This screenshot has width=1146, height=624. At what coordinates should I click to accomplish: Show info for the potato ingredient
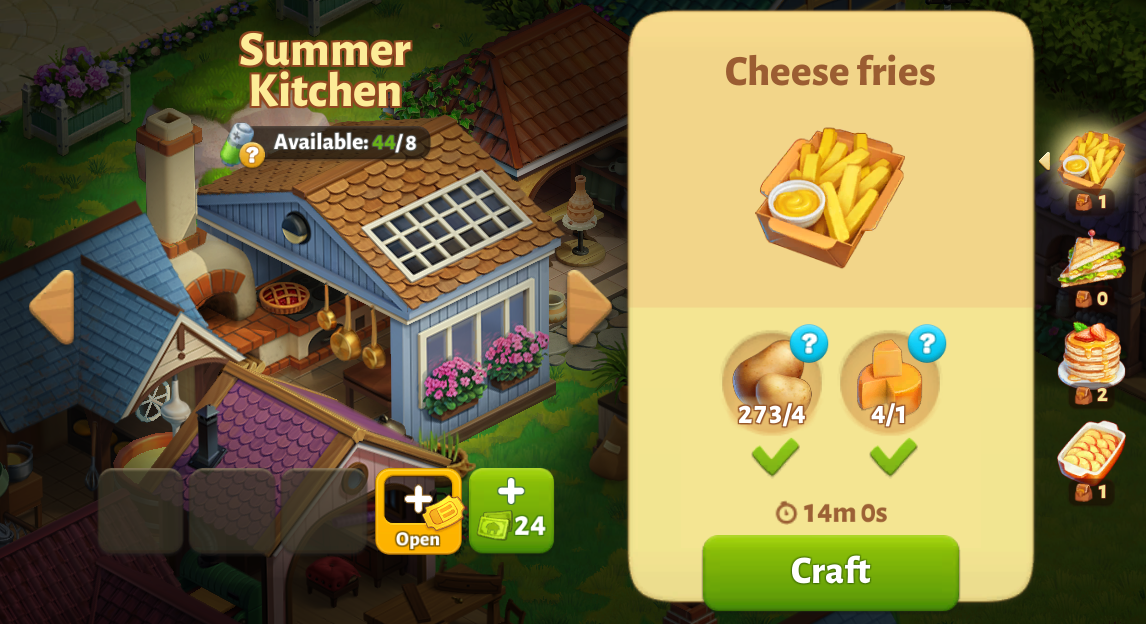[808, 344]
